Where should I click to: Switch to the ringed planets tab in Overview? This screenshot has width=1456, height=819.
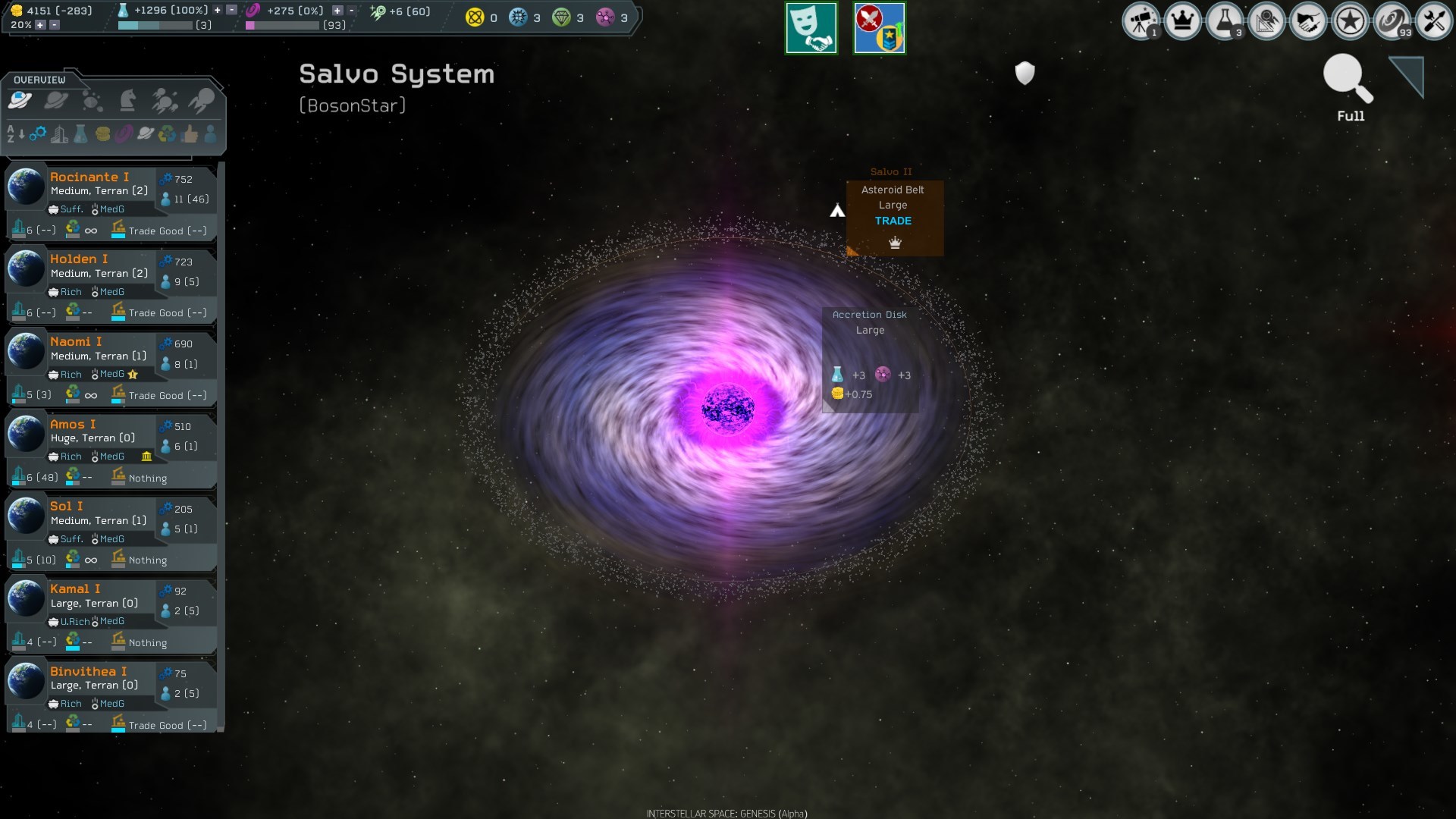pyautogui.click(x=57, y=99)
